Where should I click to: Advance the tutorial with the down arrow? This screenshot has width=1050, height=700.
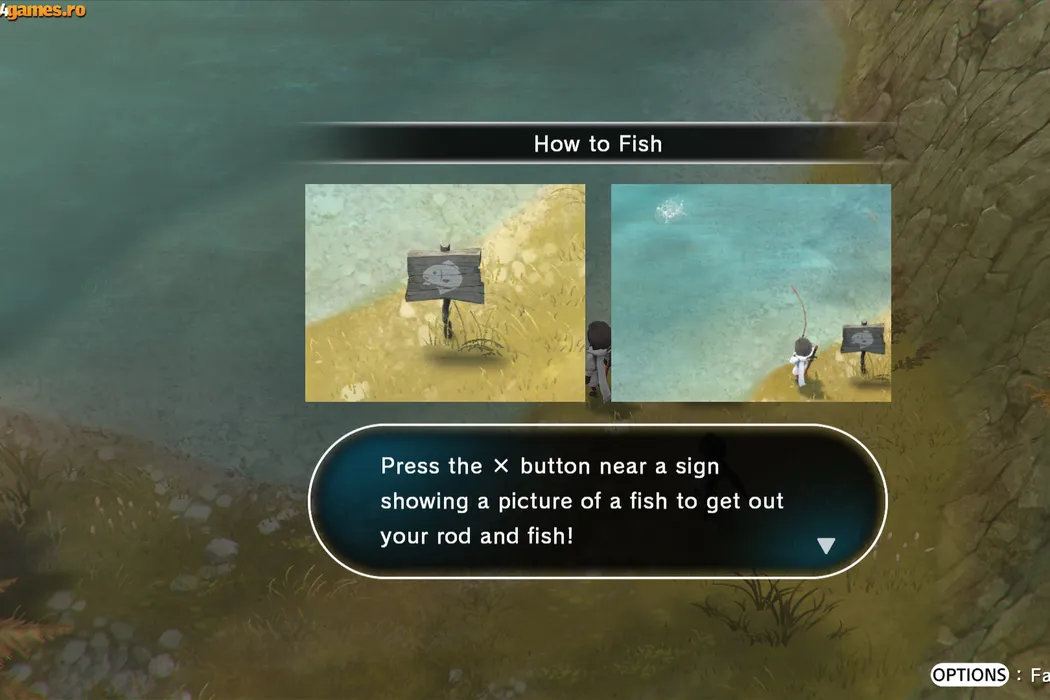(825, 546)
